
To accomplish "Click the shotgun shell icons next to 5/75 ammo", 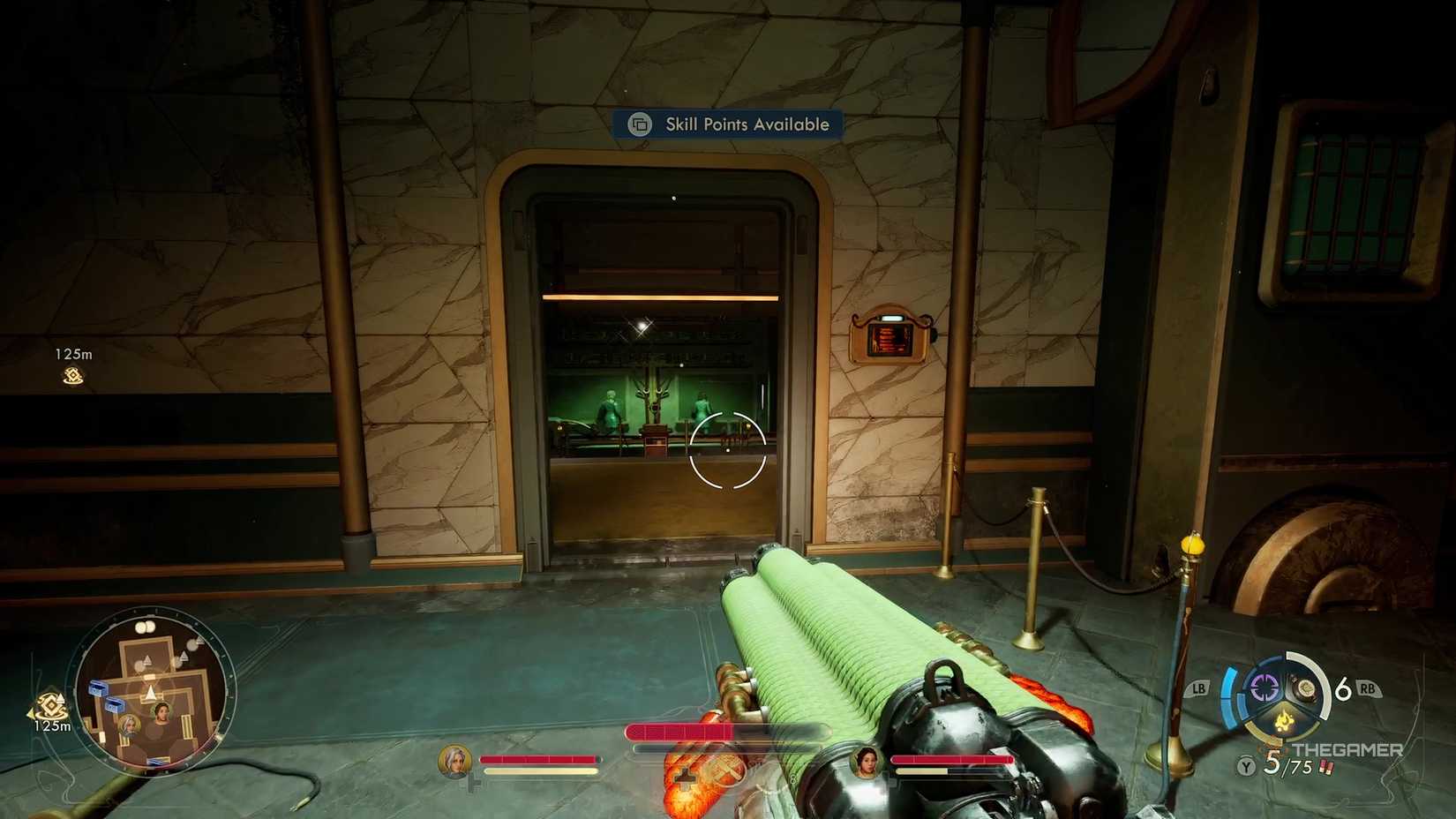I will pyautogui.click(x=1326, y=766).
